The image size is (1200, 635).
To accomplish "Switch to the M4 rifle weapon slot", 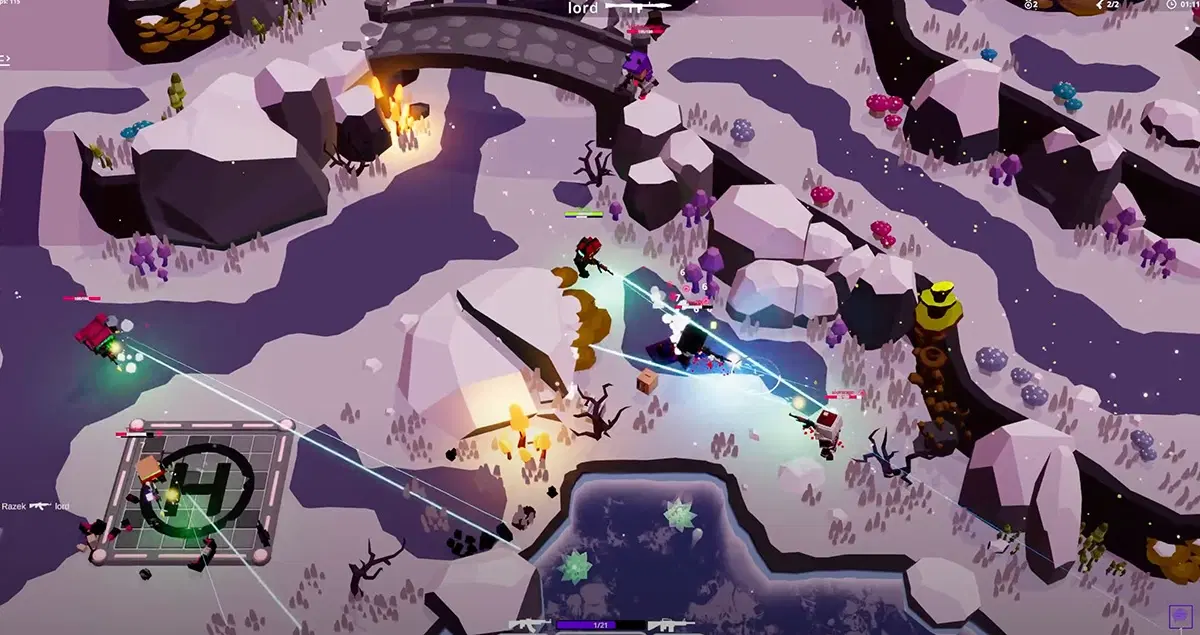I will click(671, 626).
